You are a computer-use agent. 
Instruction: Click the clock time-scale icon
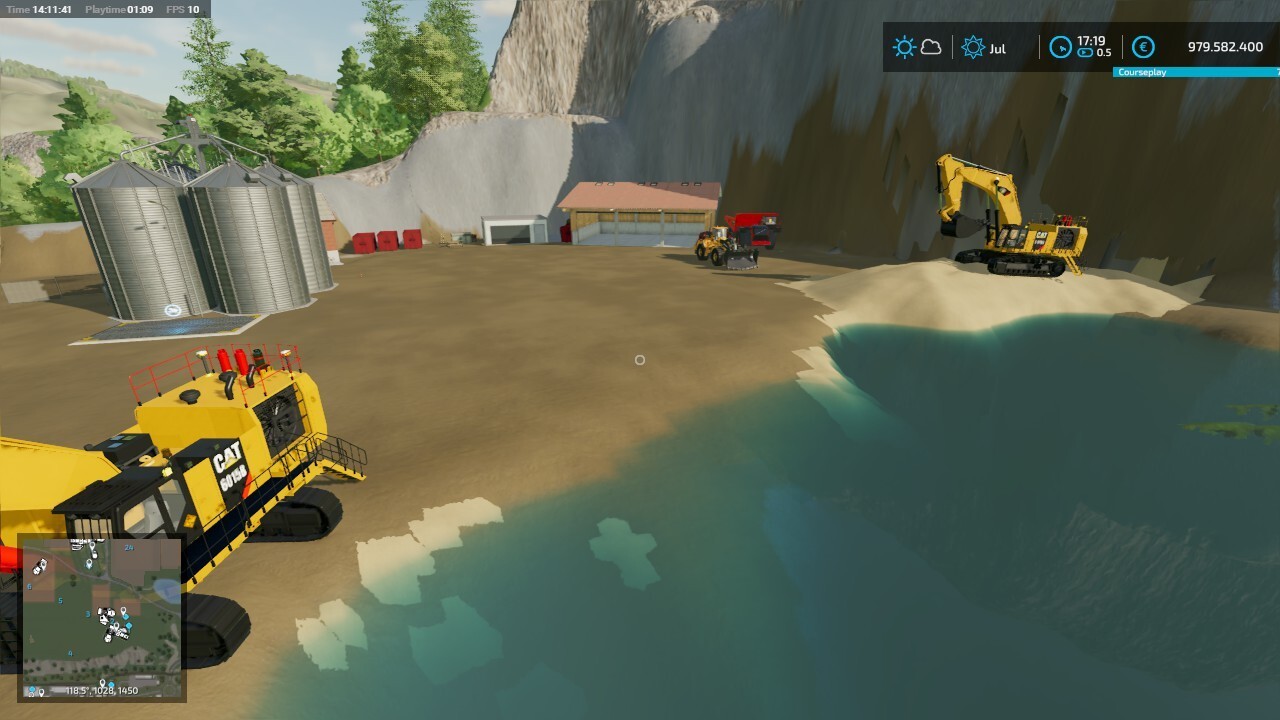coord(1060,47)
